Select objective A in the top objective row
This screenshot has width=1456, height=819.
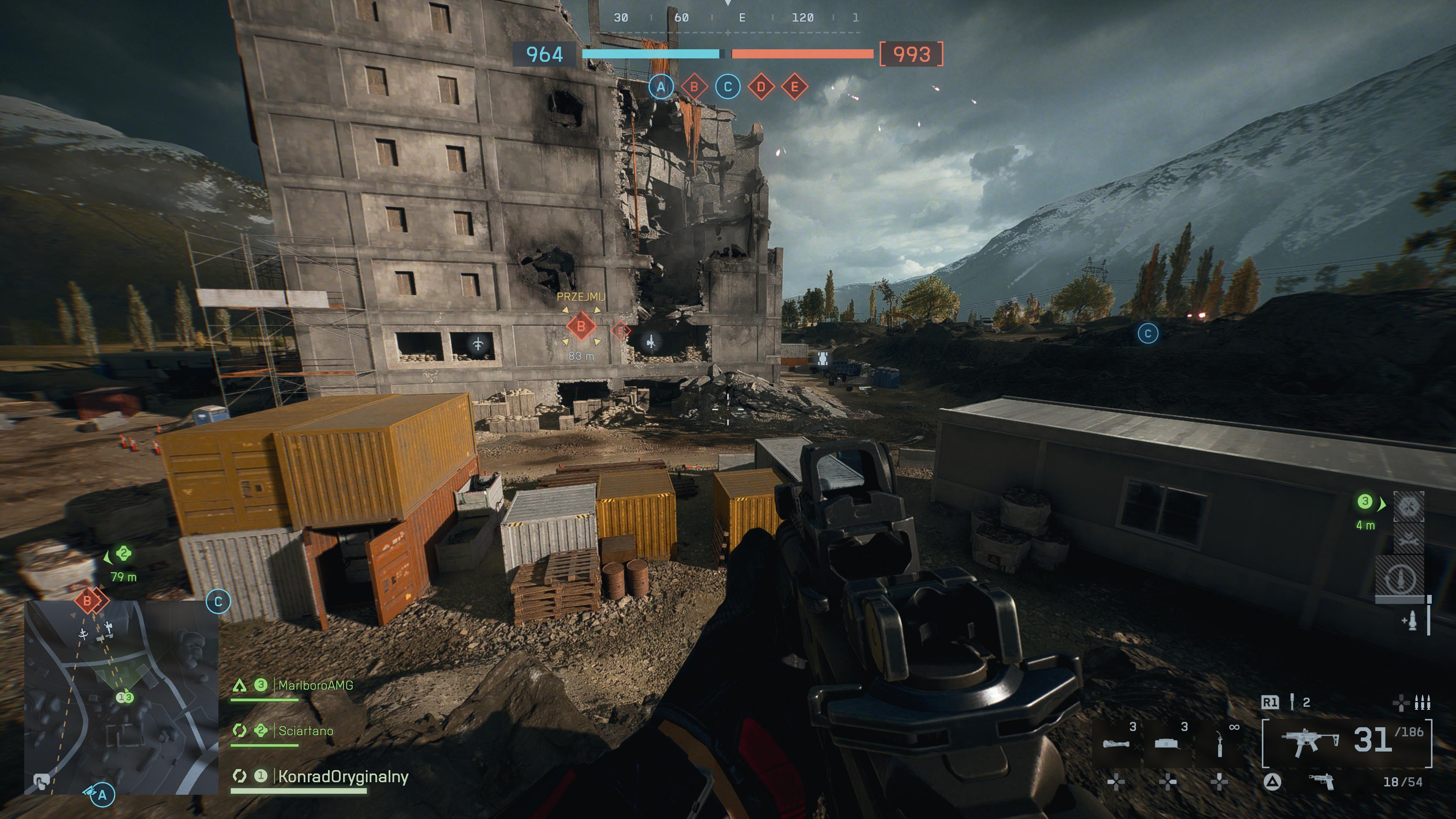[661, 87]
